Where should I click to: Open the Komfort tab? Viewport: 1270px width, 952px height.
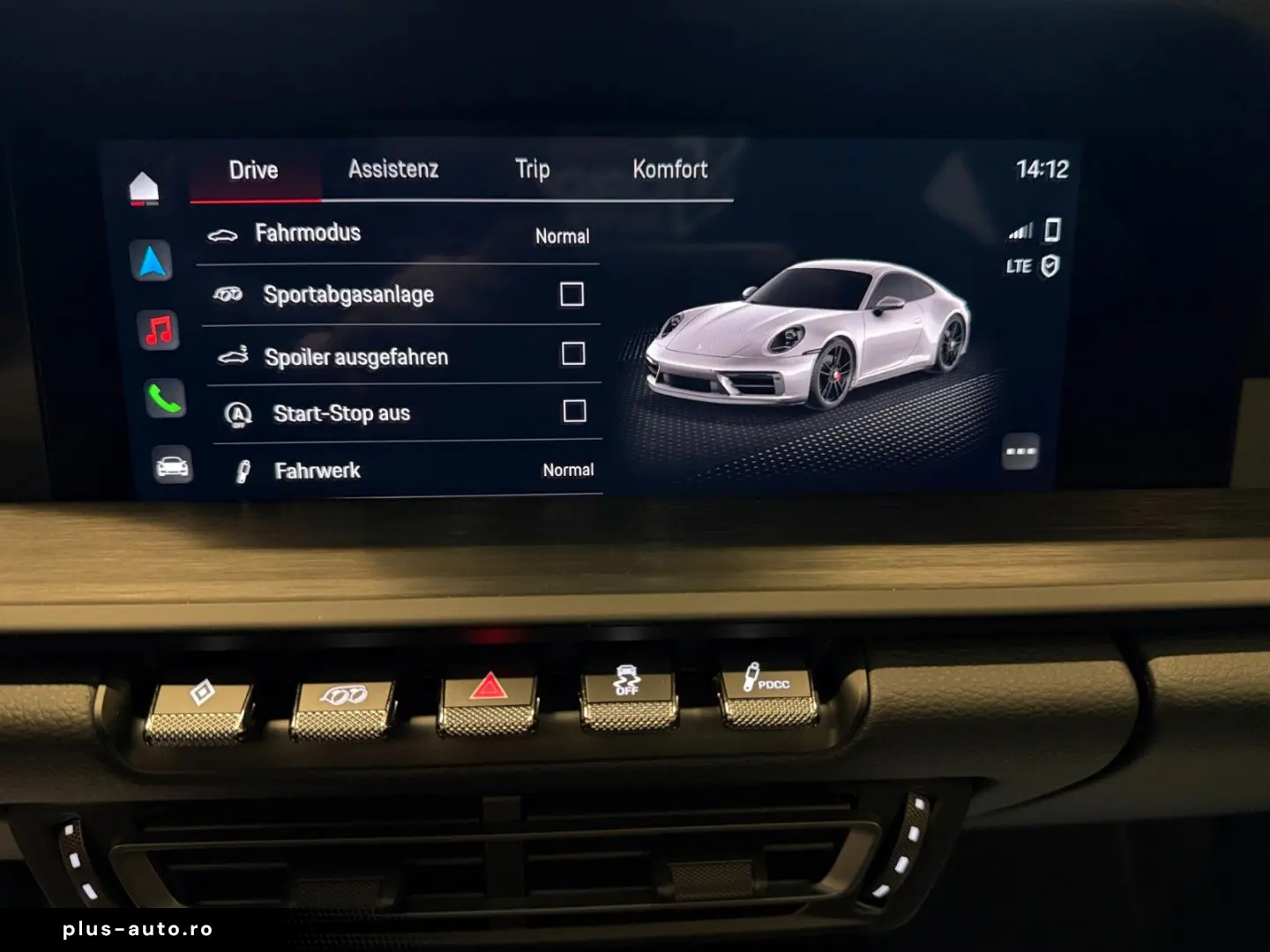(670, 168)
